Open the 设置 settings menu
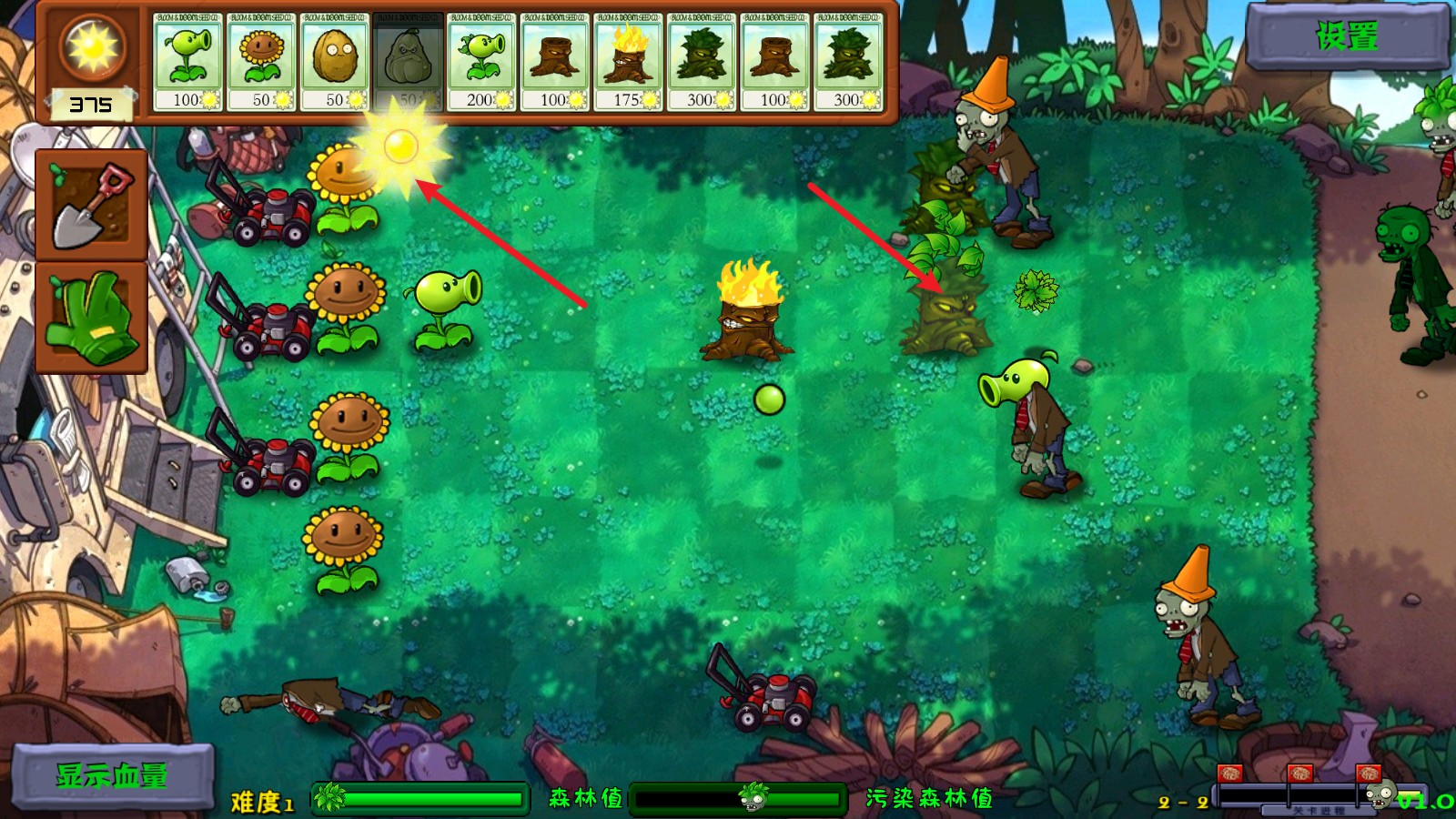This screenshot has height=819, width=1456. click(1345, 37)
